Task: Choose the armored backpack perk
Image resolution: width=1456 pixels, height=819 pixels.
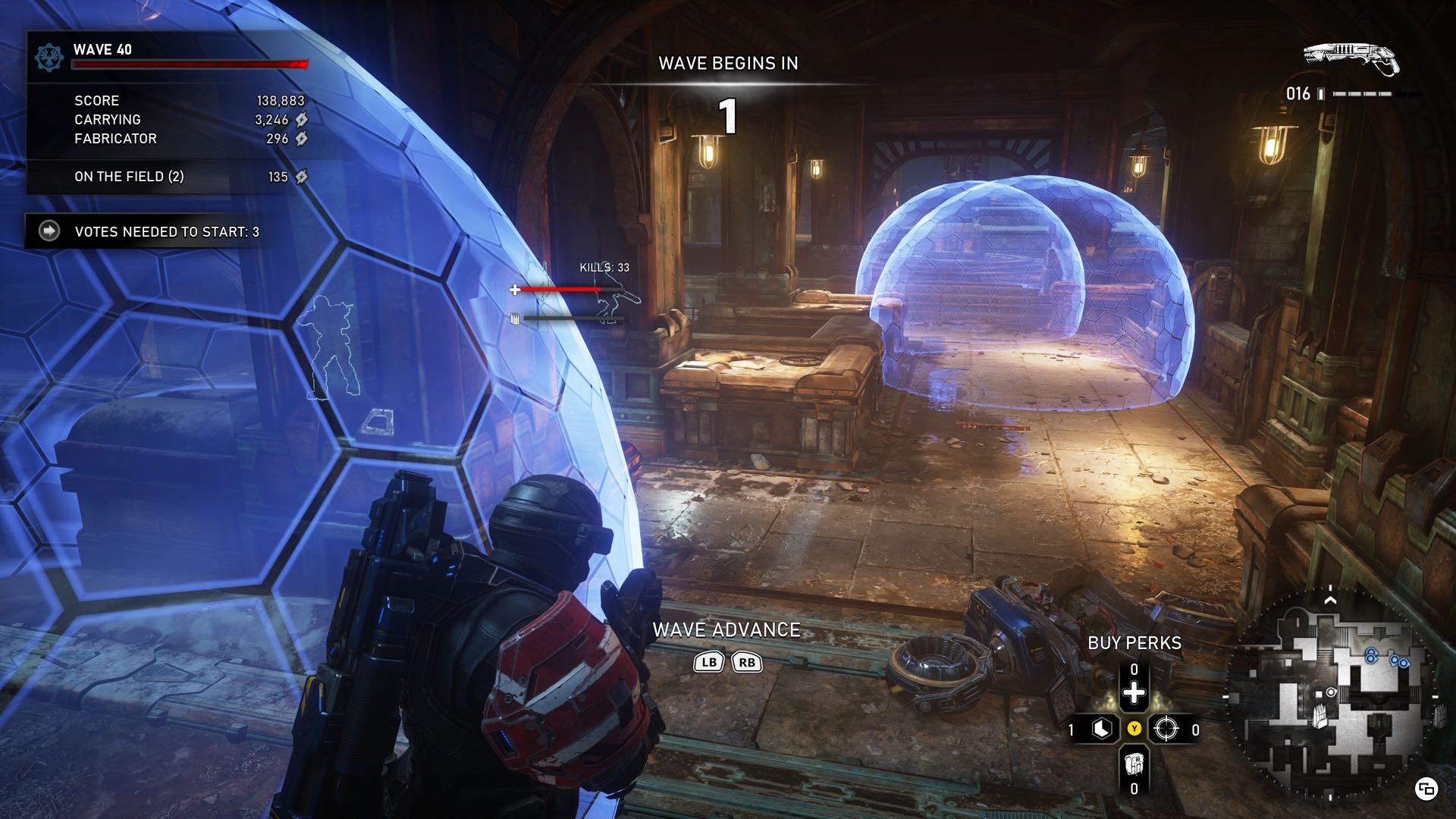Action: pyautogui.click(x=1134, y=763)
